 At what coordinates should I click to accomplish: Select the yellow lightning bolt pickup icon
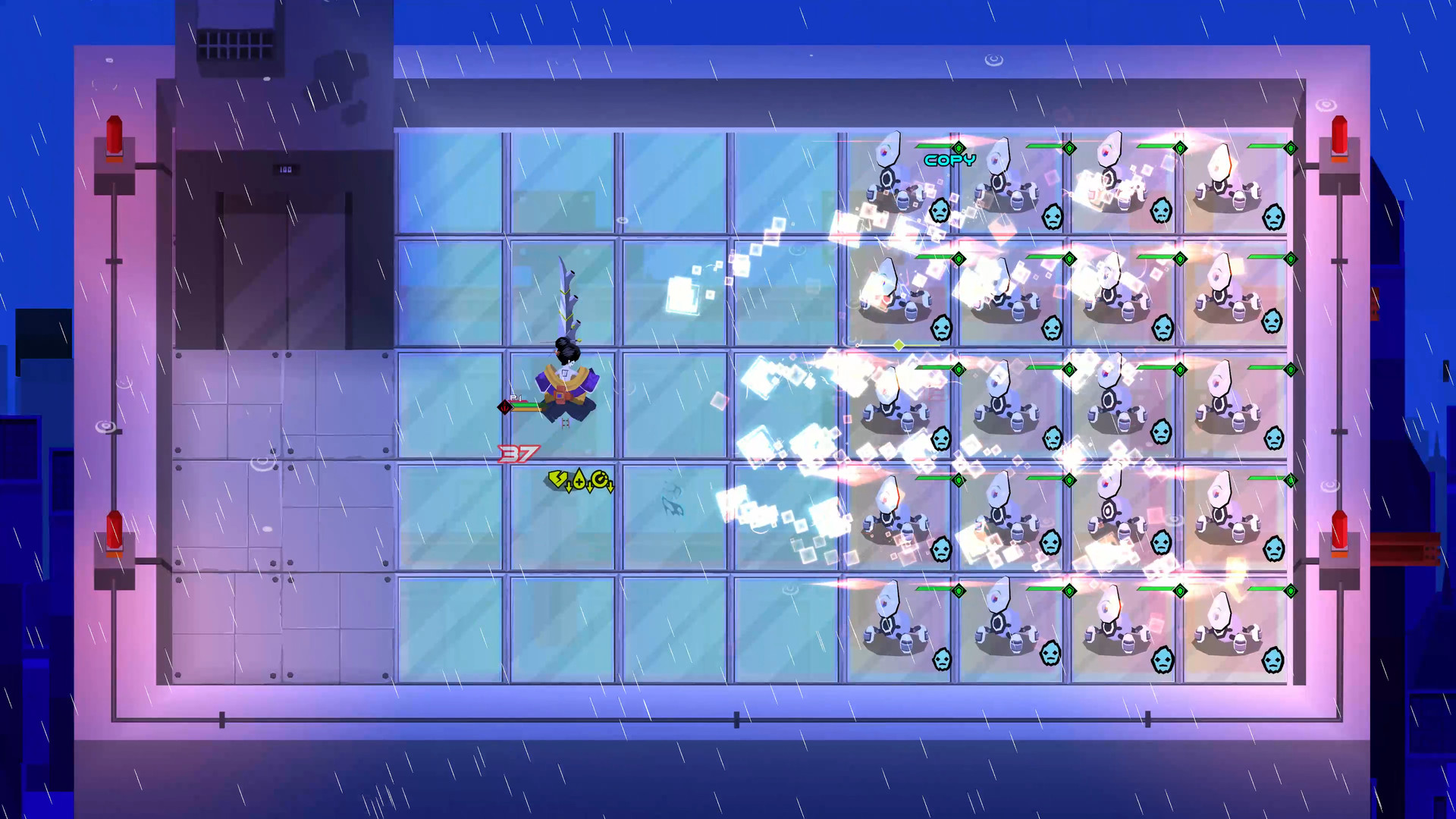[x=557, y=479]
